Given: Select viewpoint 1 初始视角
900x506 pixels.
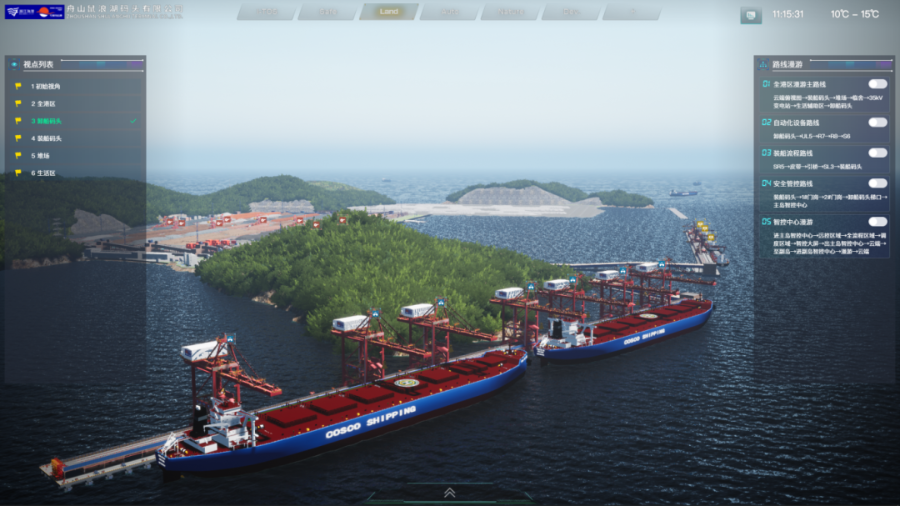Looking at the screenshot, I should point(47,86).
